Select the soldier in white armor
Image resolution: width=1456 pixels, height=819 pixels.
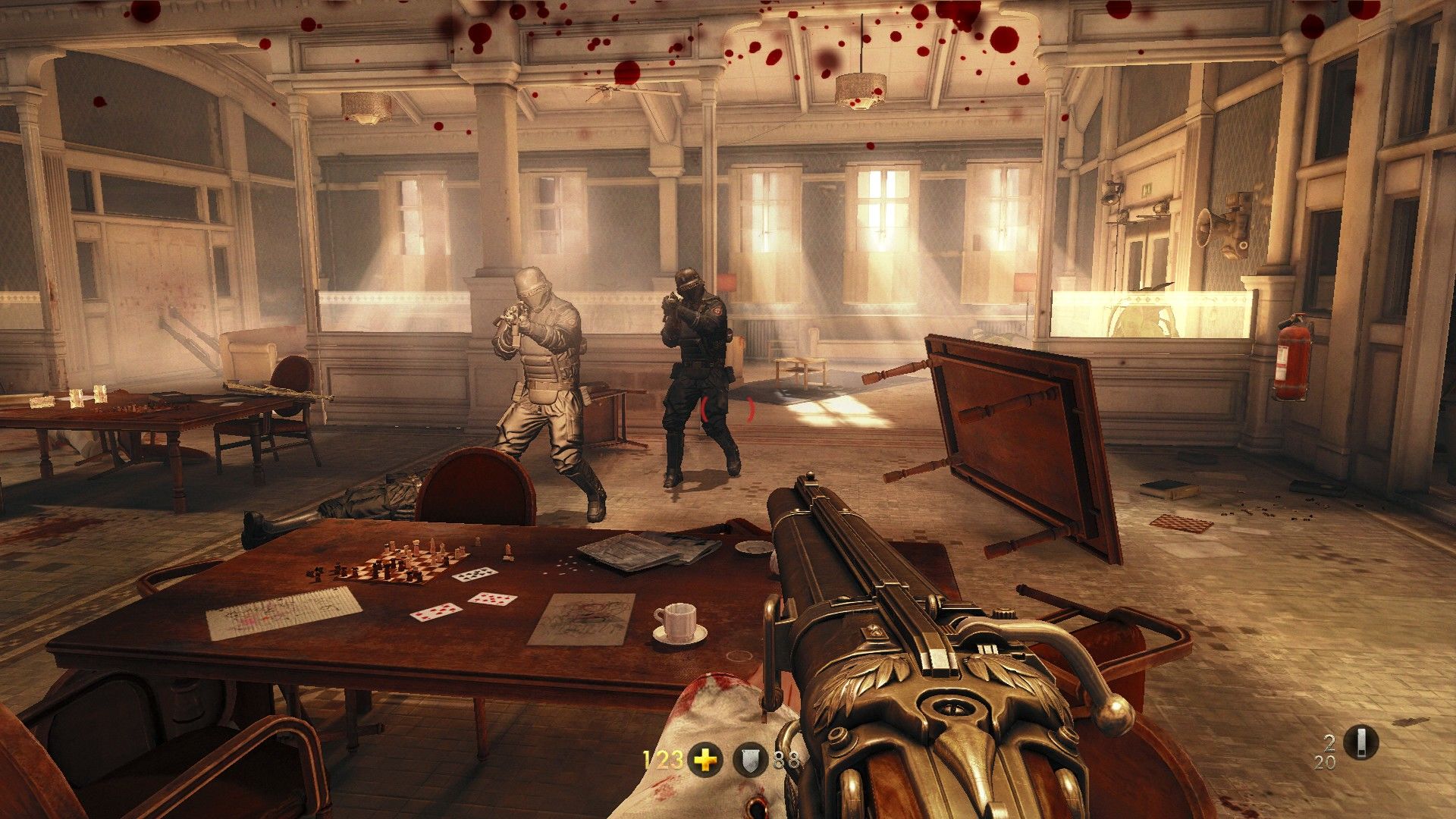coord(542,368)
